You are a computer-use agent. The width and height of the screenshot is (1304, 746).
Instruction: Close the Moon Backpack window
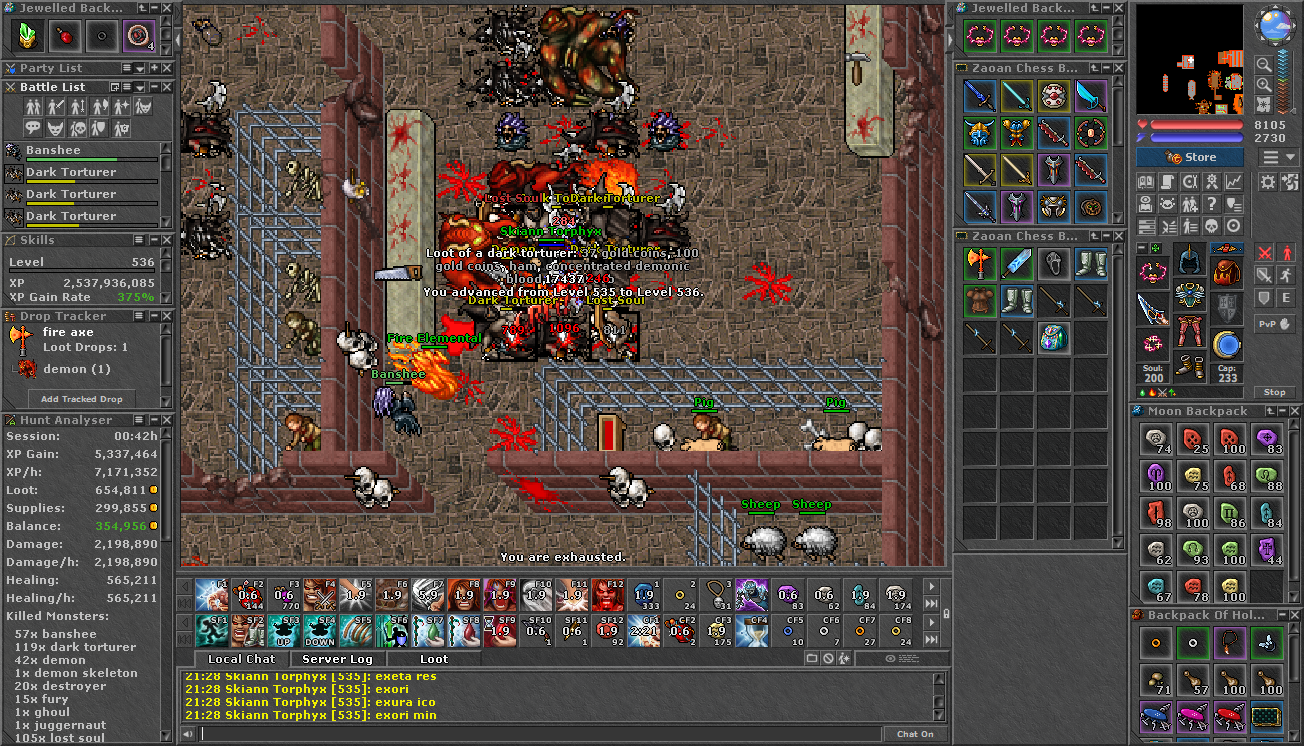(x=1294, y=411)
